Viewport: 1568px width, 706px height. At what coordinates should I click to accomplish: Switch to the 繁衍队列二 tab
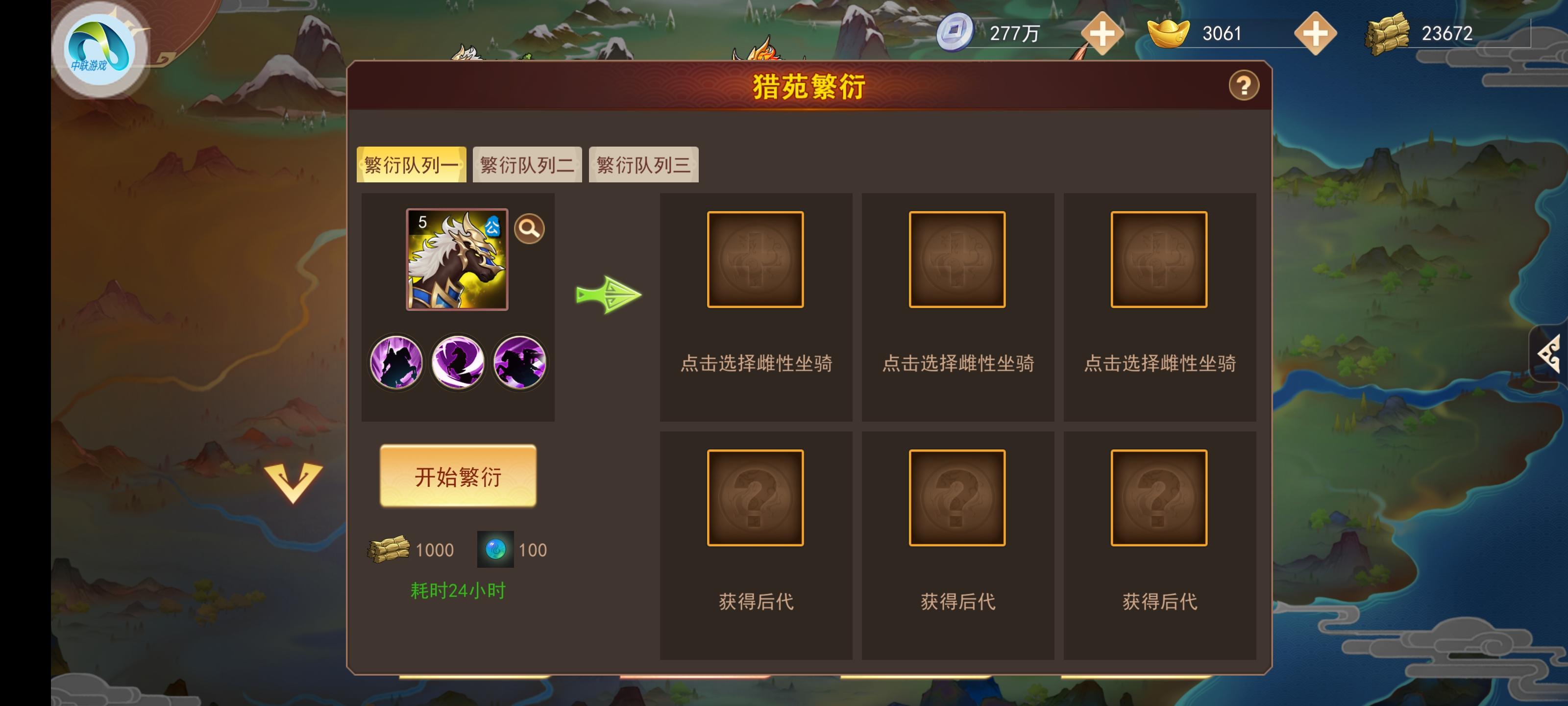coord(527,163)
